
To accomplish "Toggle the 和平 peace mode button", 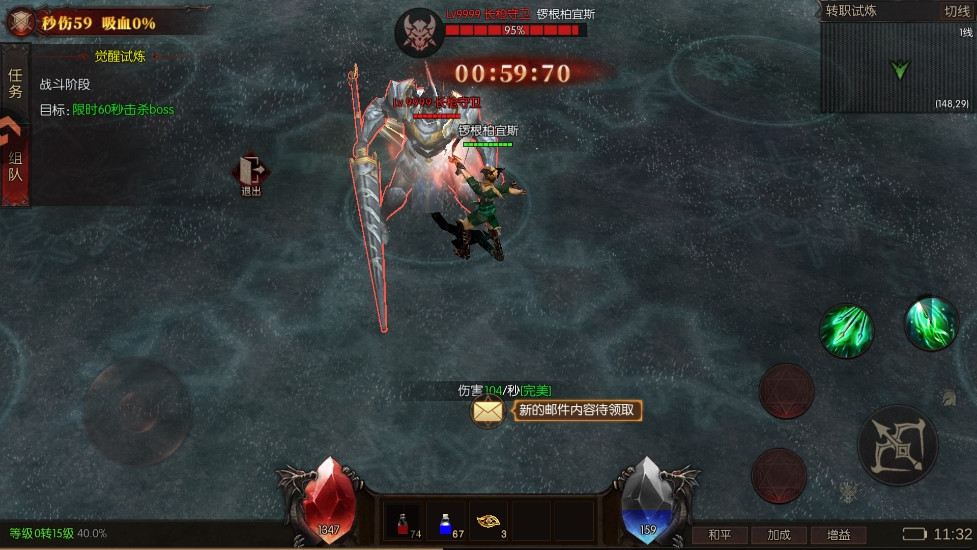I will click(719, 535).
